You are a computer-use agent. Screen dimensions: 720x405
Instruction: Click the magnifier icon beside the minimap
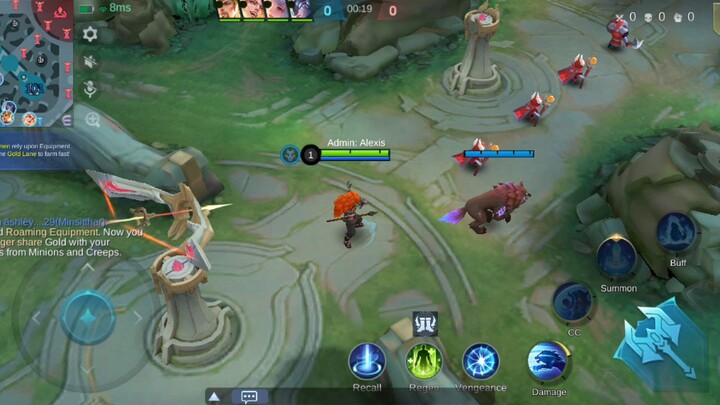point(92,120)
